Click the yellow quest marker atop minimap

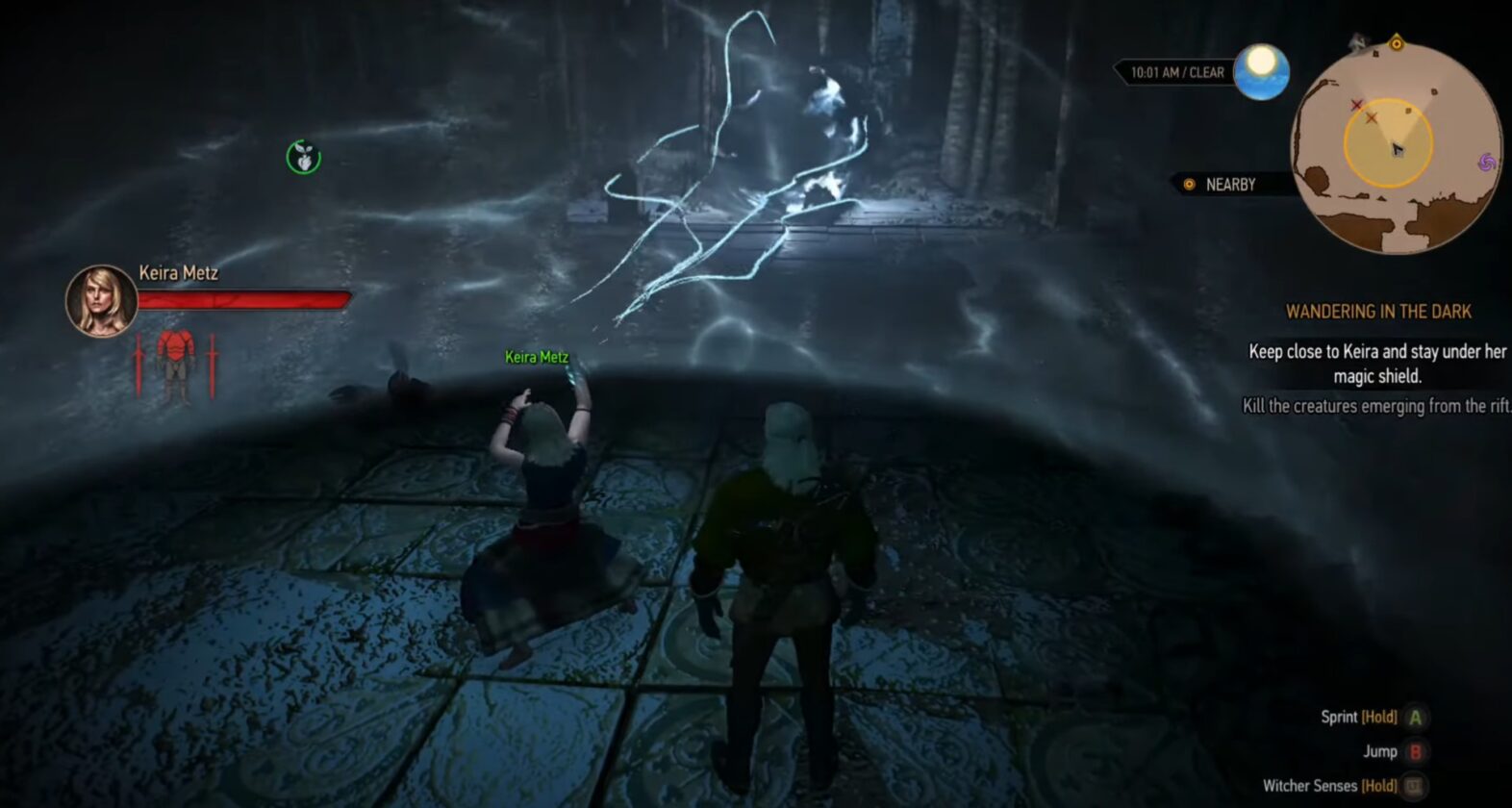coord(1396,43)
